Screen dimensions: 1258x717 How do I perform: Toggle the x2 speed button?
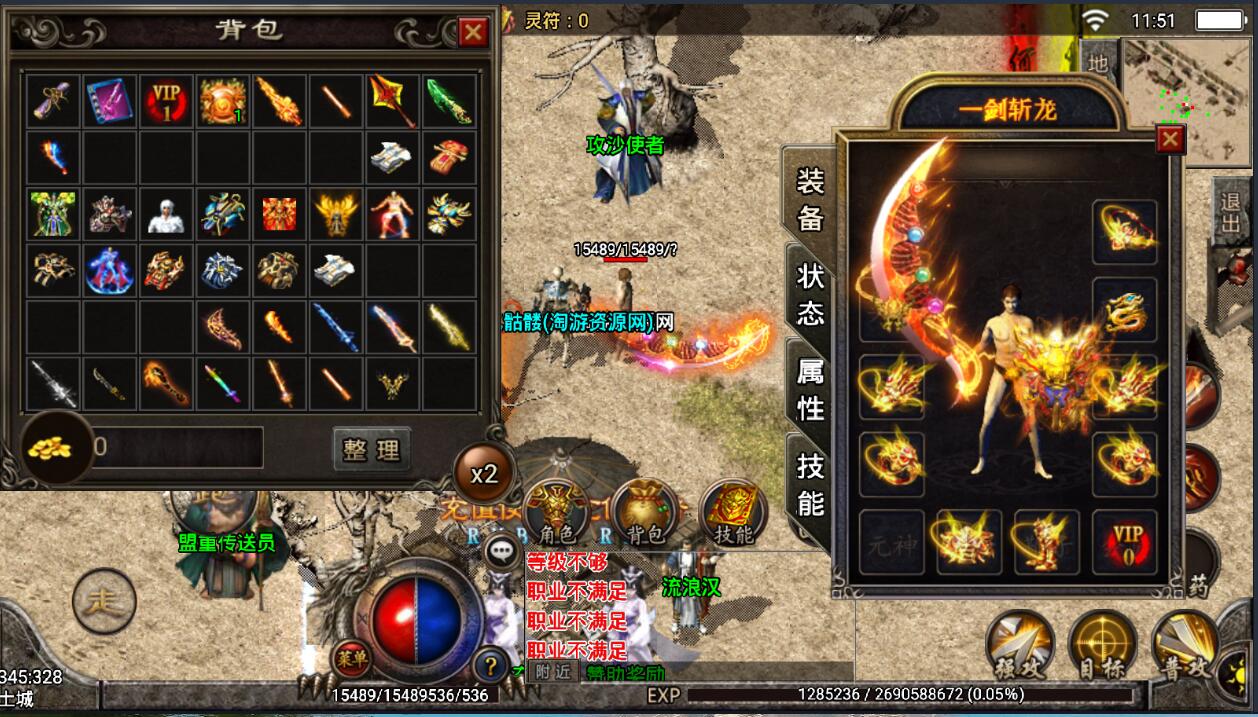tap(484, 473)
